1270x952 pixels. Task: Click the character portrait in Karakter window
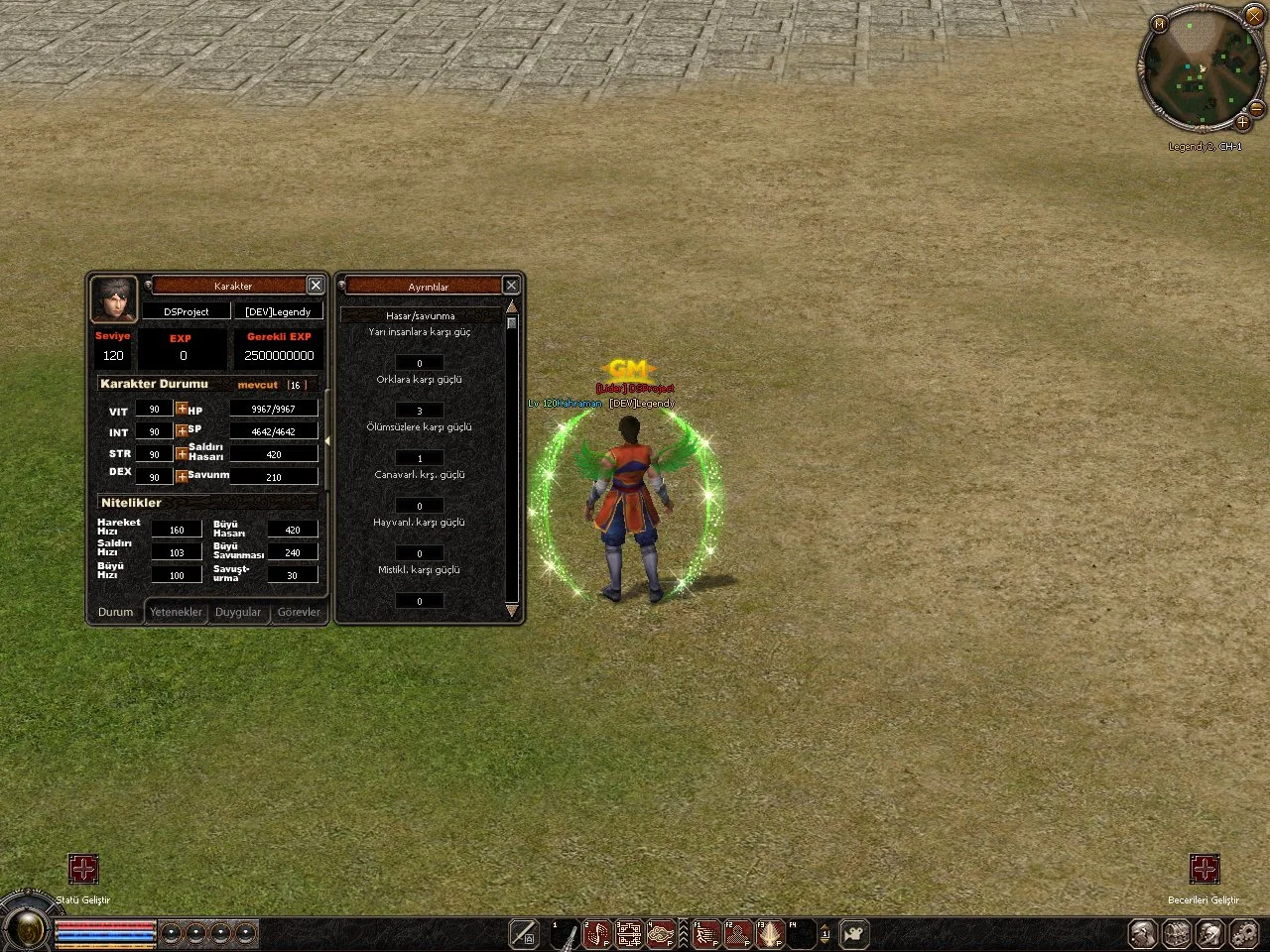tap(114, 299)
